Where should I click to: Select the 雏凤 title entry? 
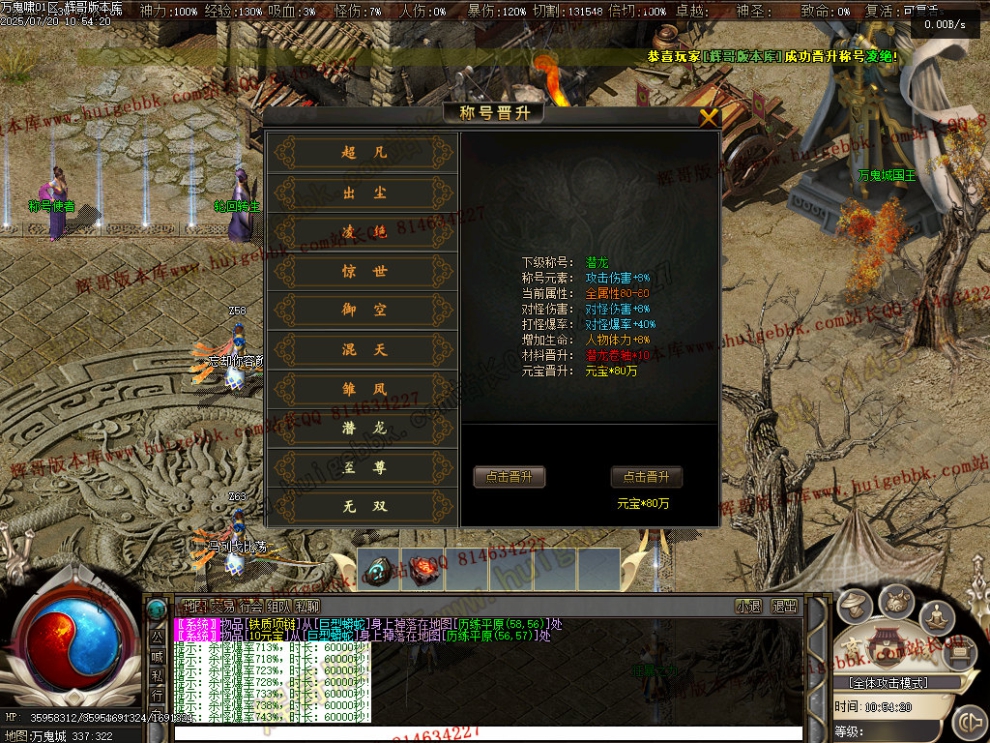coord(363,389)
